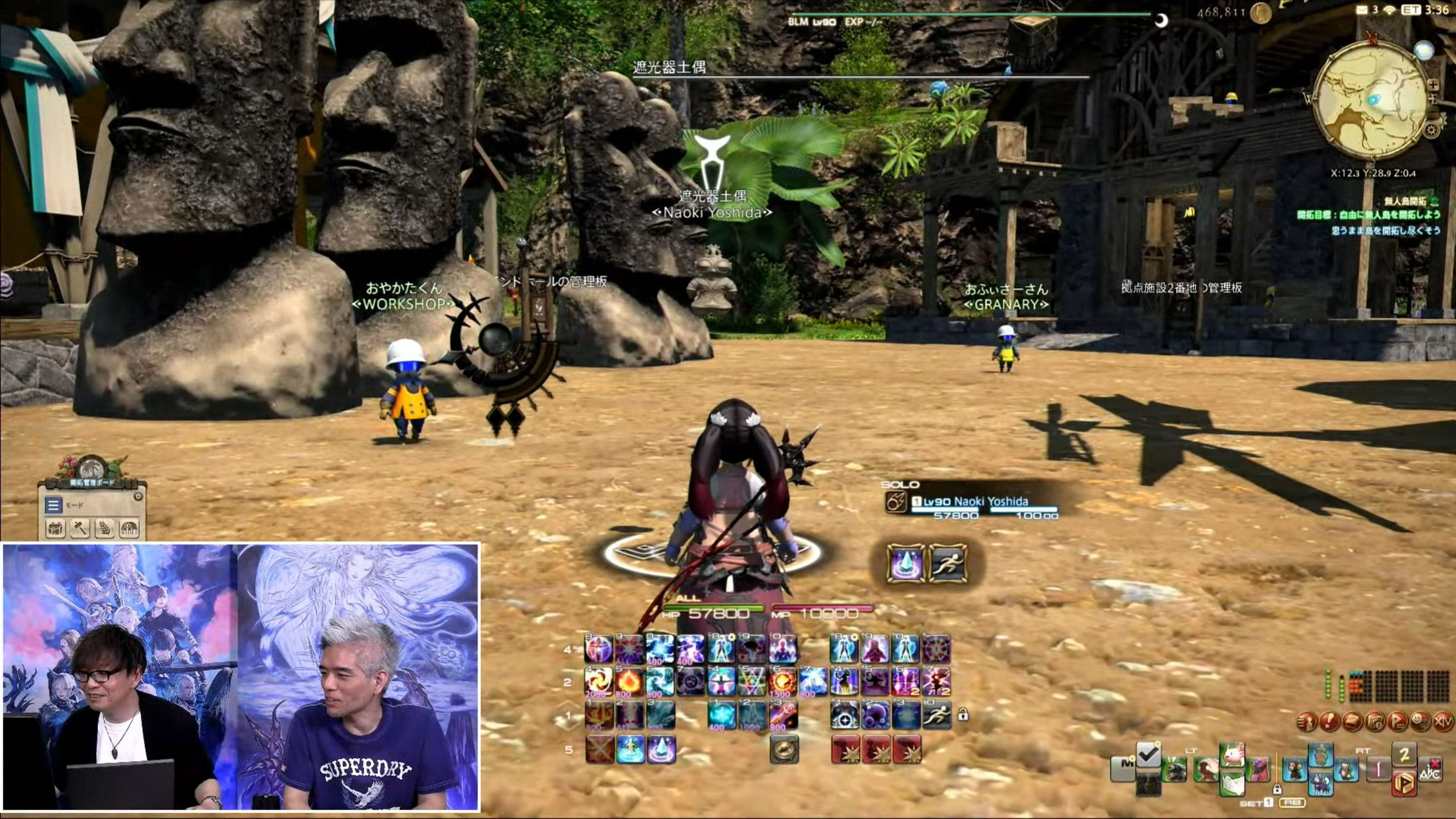The image size is (1456, 819).
Task: Activate the Sprint running figure hotbar slot
Action: [x=936, y=715]
